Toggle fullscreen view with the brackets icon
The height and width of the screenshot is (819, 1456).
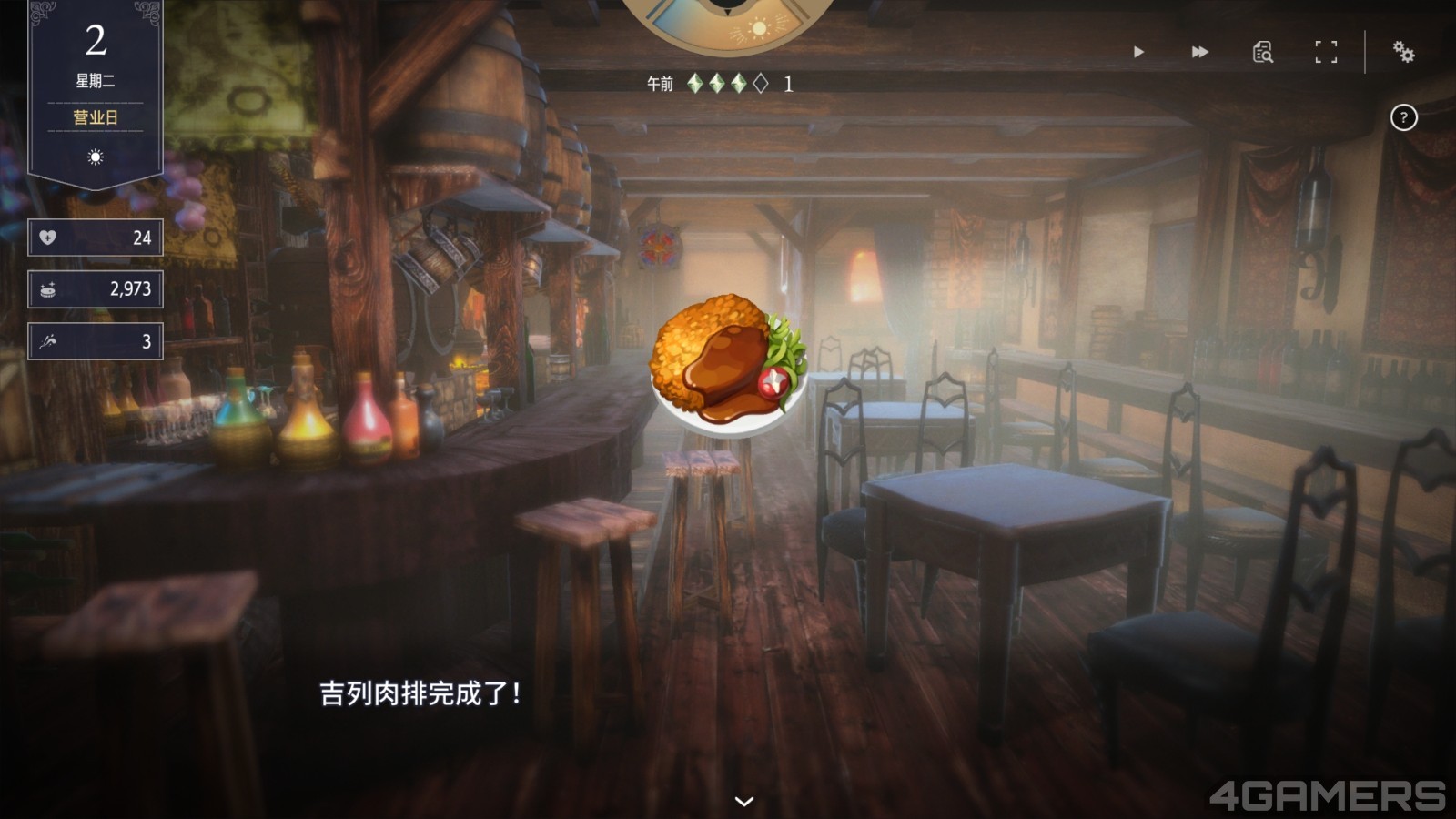pos(1326,52)
